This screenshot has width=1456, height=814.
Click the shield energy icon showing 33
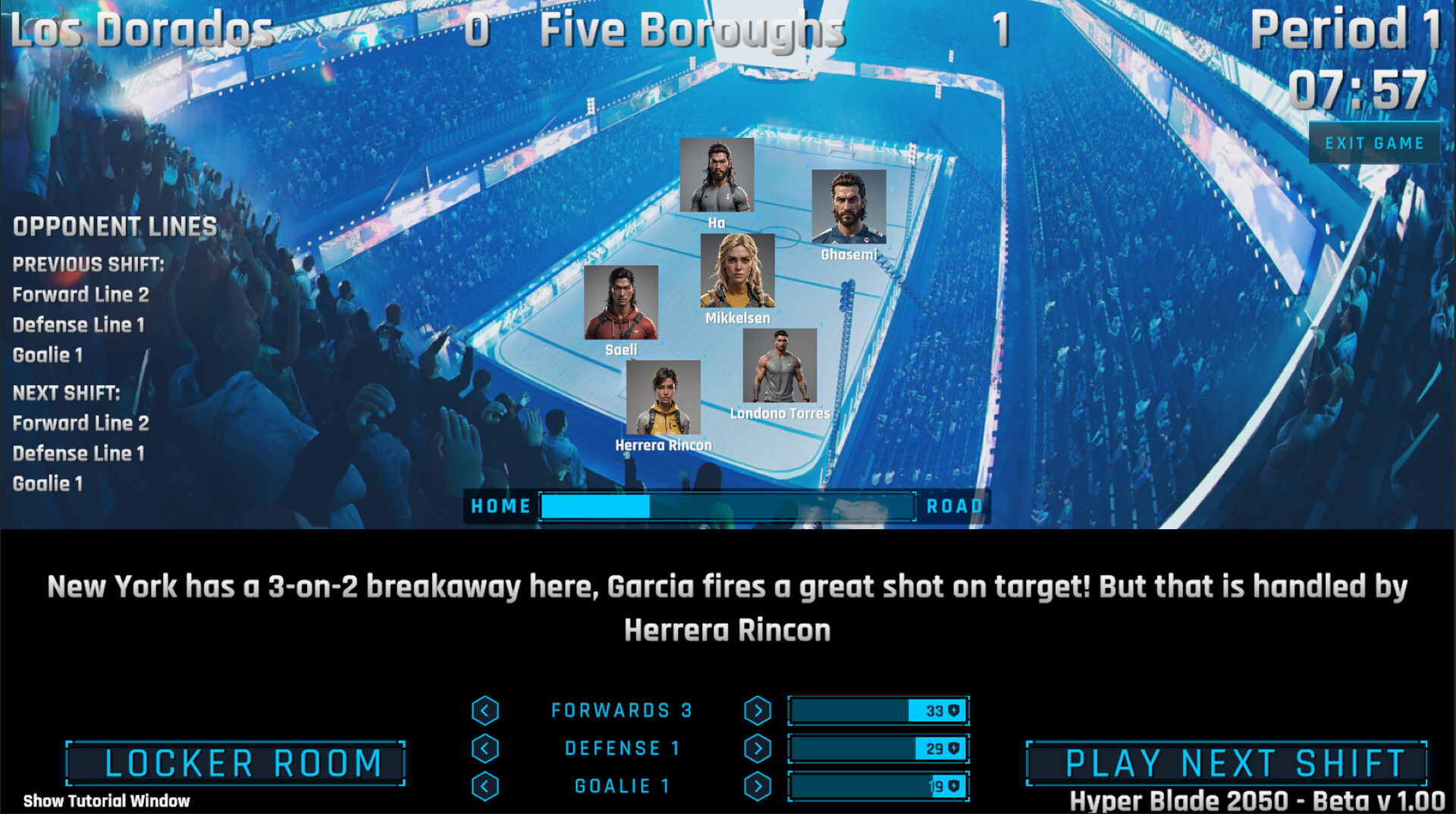point(953,710)
